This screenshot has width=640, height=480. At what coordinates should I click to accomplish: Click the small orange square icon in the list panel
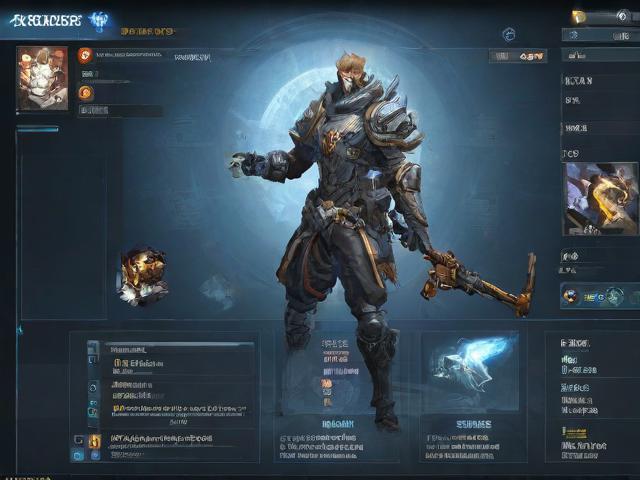pos(94,441)
